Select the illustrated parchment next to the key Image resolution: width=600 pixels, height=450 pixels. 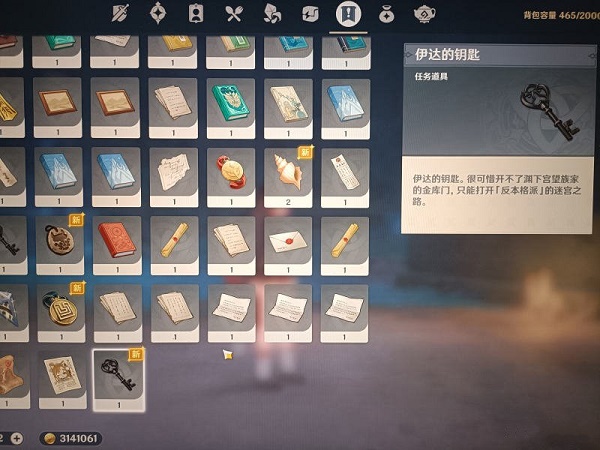coord(60,378)
